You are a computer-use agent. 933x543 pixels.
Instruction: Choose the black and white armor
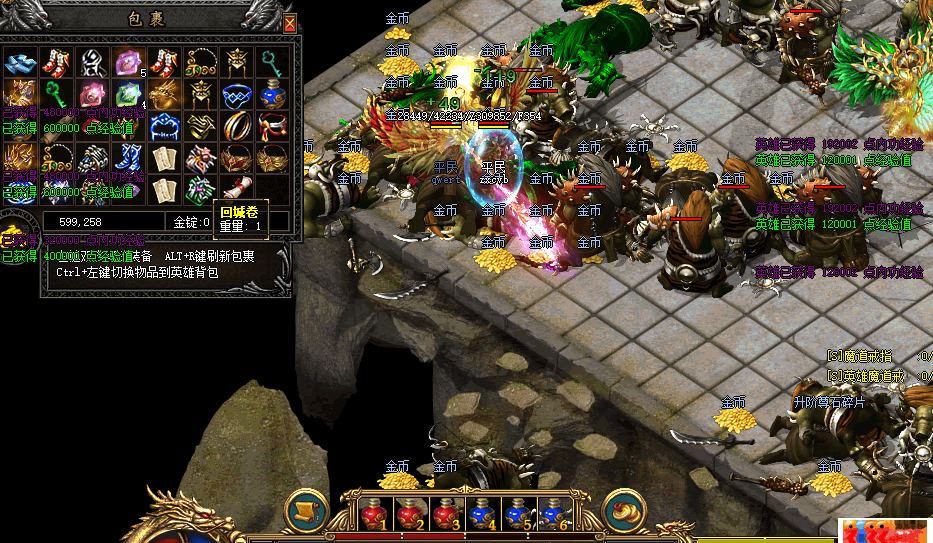(x=92, y=62)
